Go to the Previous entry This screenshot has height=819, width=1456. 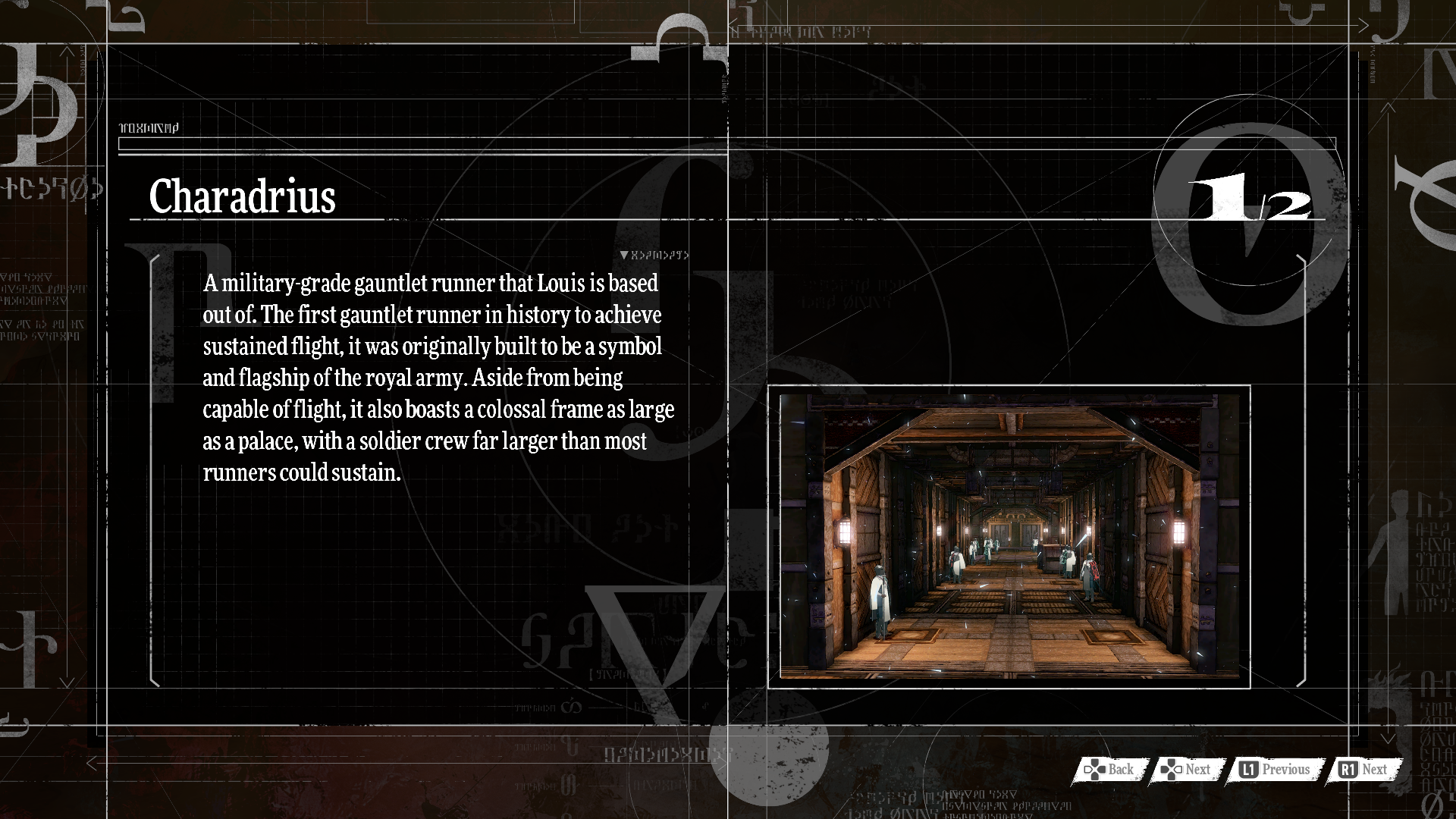tap(1276, 770)
